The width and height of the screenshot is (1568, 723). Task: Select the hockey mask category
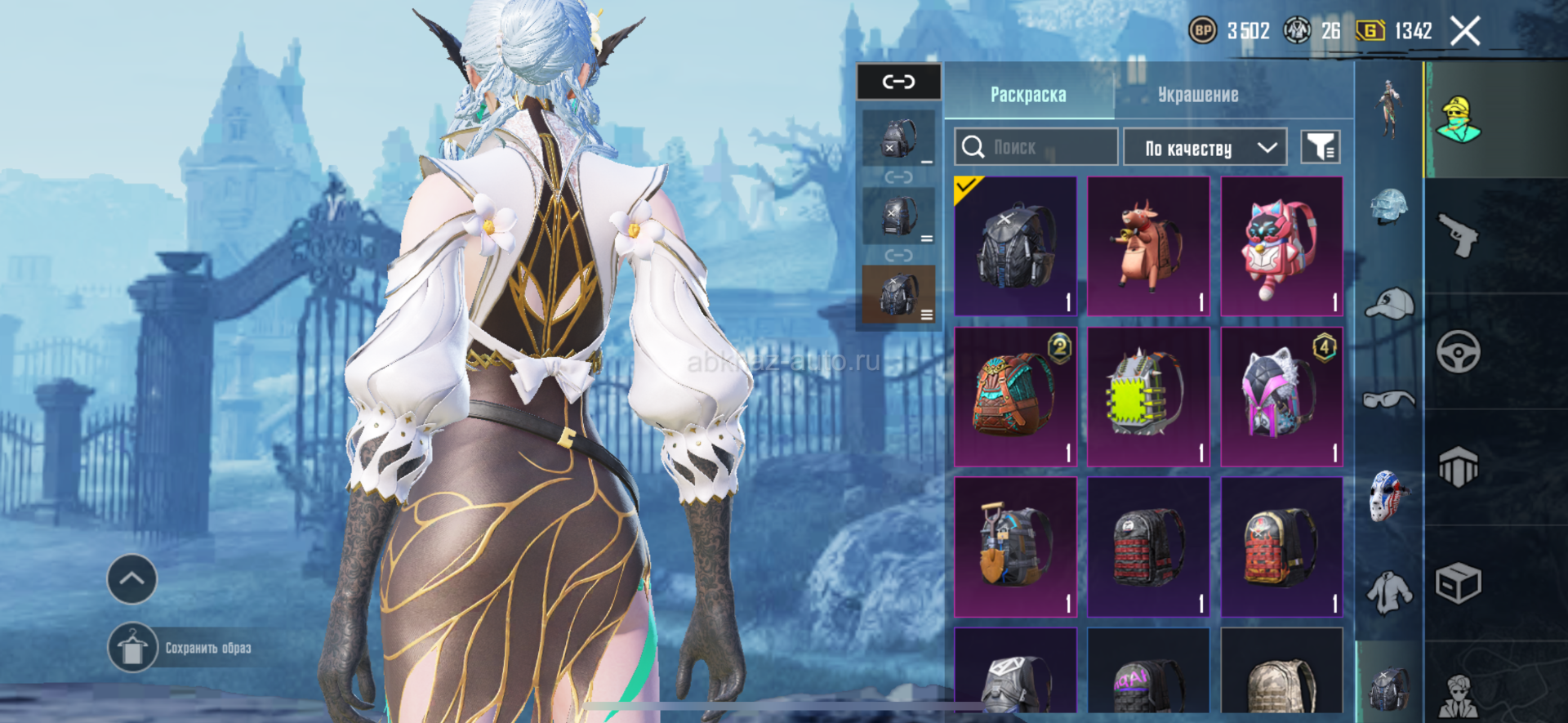point(1388,495)
